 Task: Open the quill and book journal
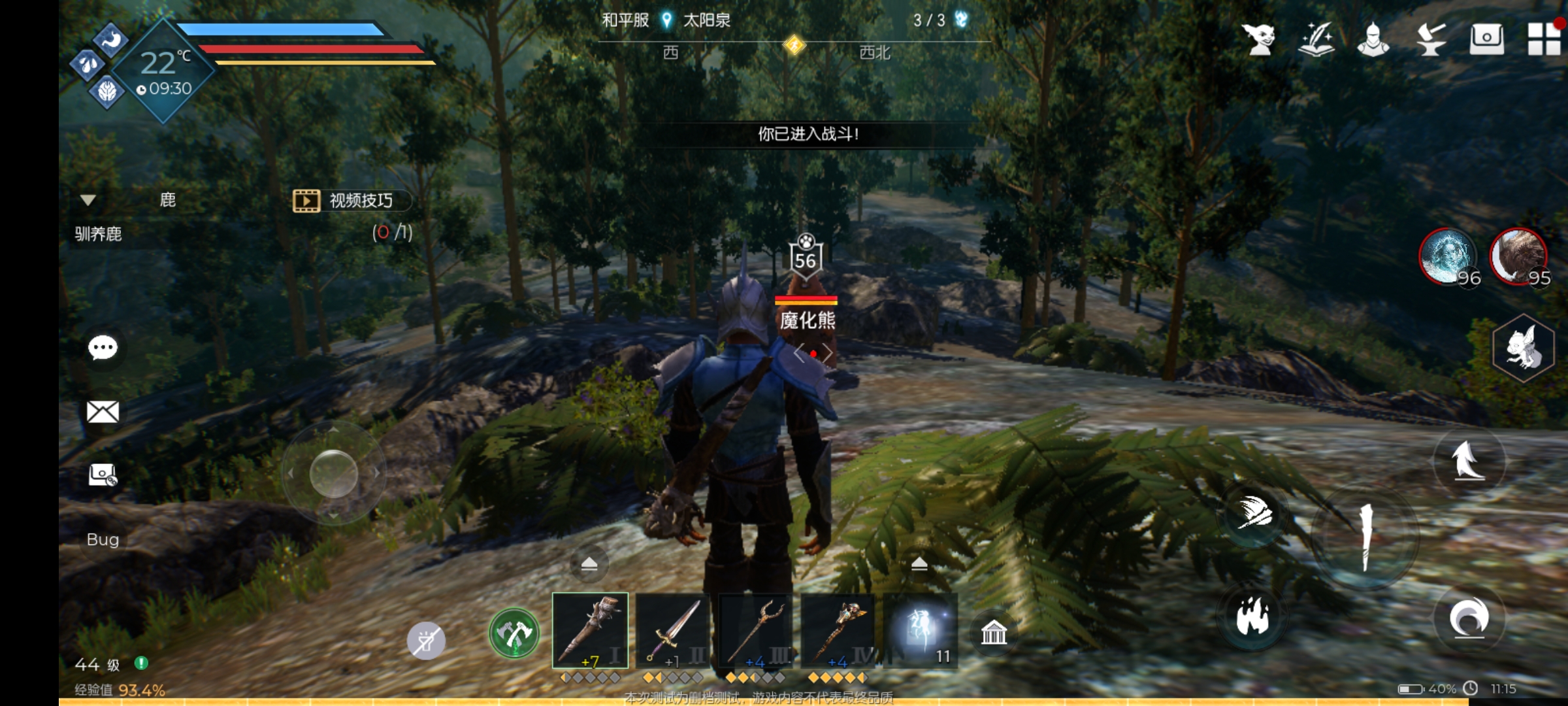pos(1316,39)
